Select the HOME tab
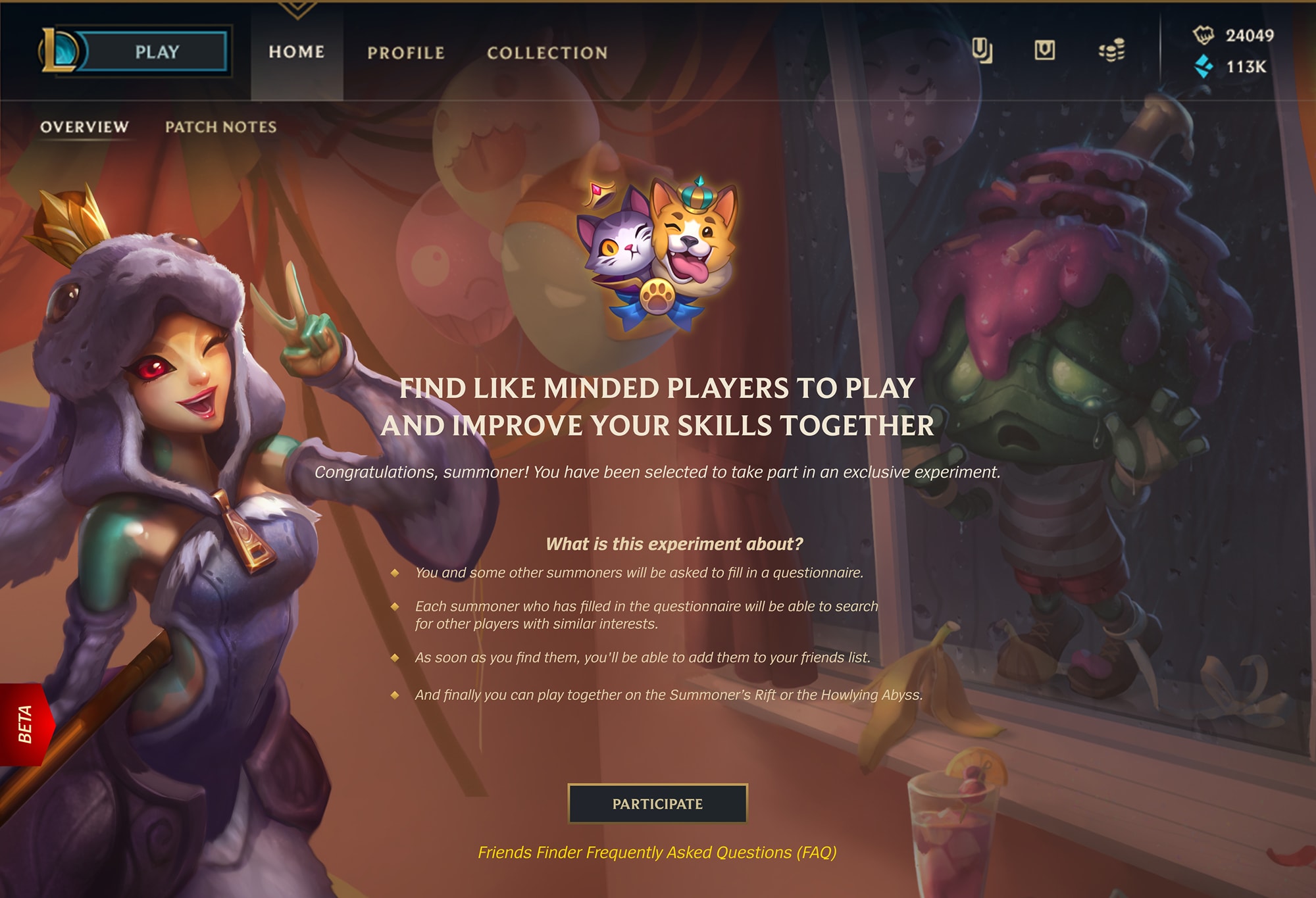Viewport: 1316px width, 898px height. click(297, 53)
